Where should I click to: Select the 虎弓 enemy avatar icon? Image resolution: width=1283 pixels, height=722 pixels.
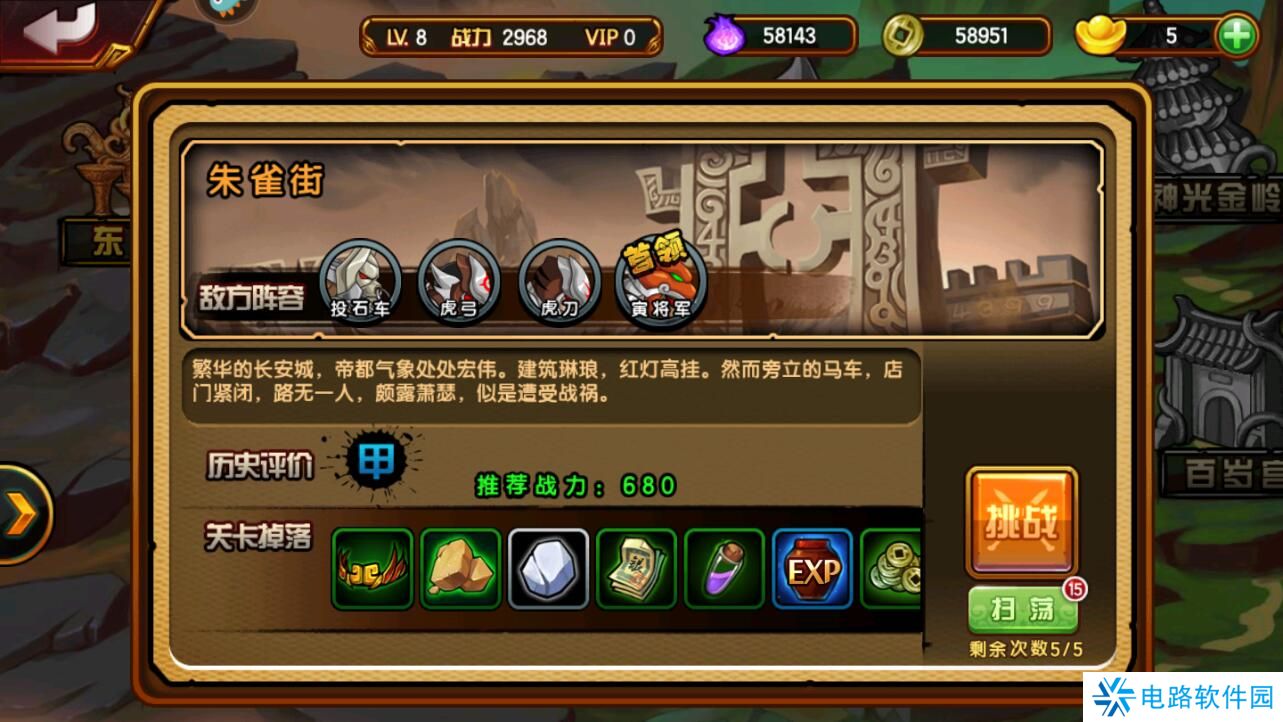[461, 279]
